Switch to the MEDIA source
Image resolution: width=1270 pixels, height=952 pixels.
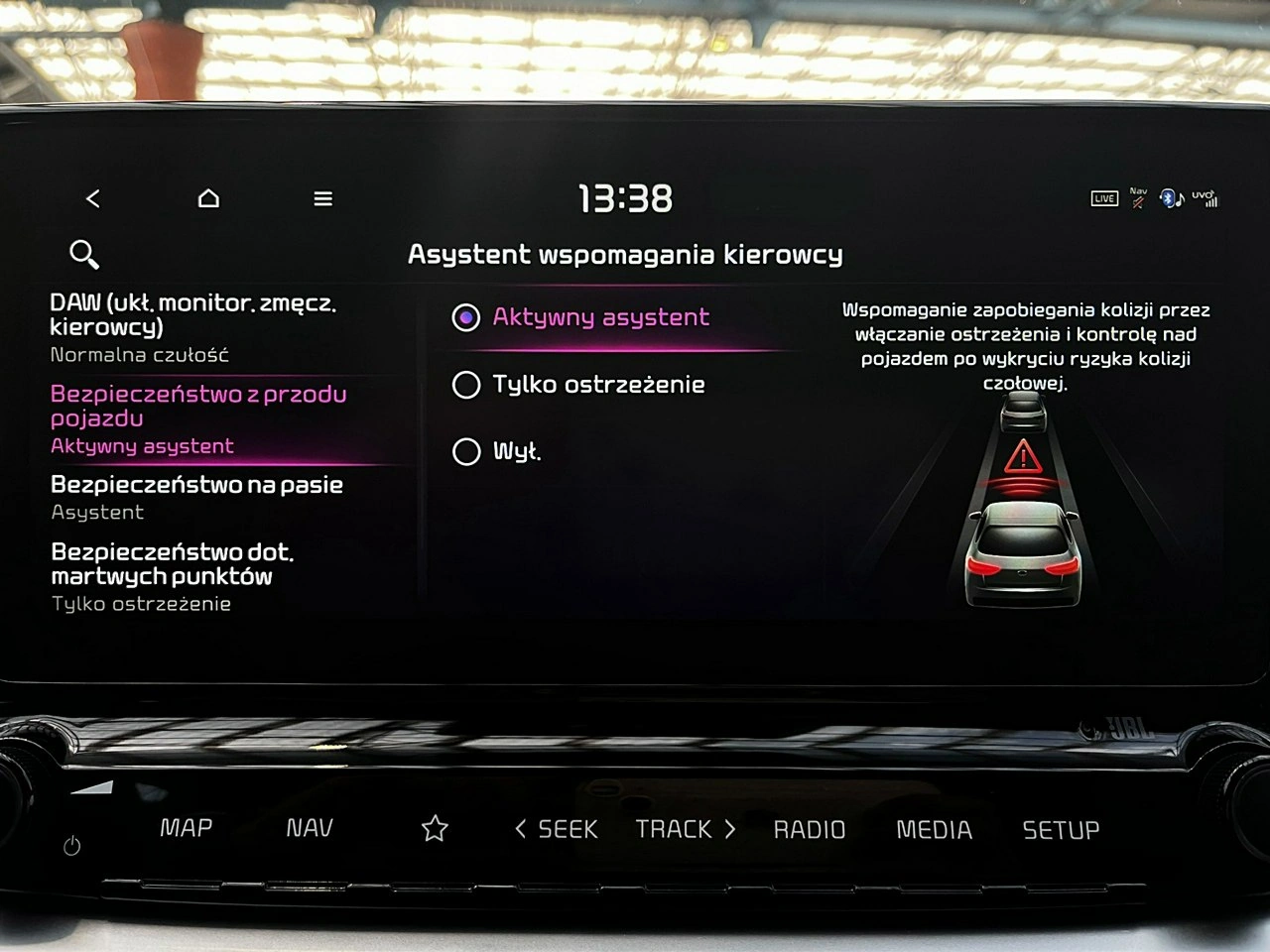pos(934,829)
